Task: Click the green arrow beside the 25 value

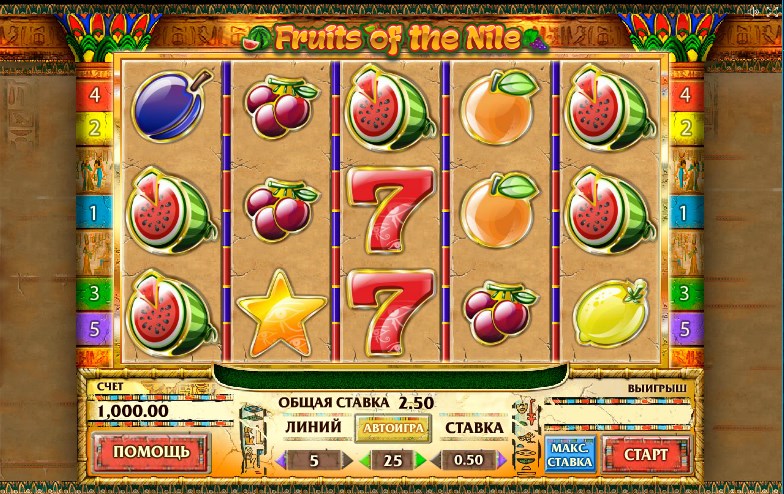Action: [x=421, y=461]
